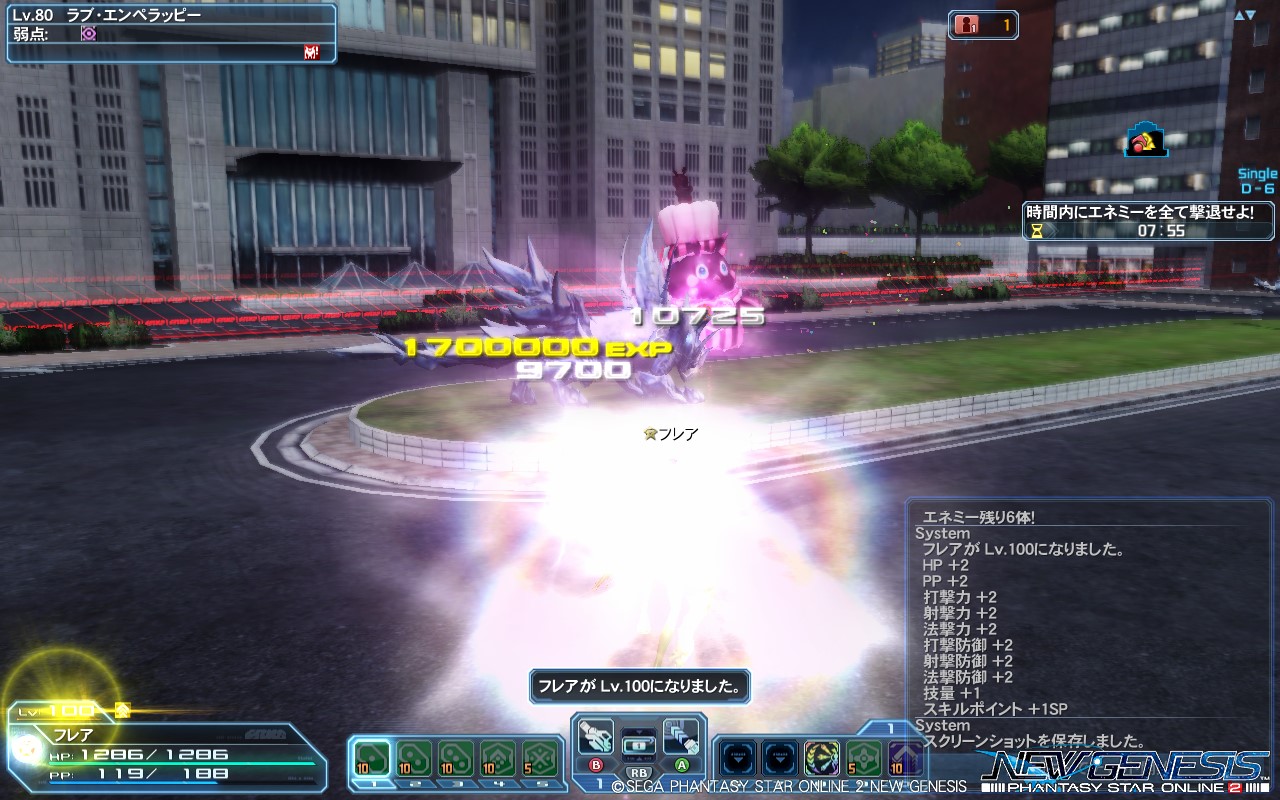Screen dimensions: 1280x800
Task: Click the level-up arrow badge beside Lv.100
Action: pos(122,711)
